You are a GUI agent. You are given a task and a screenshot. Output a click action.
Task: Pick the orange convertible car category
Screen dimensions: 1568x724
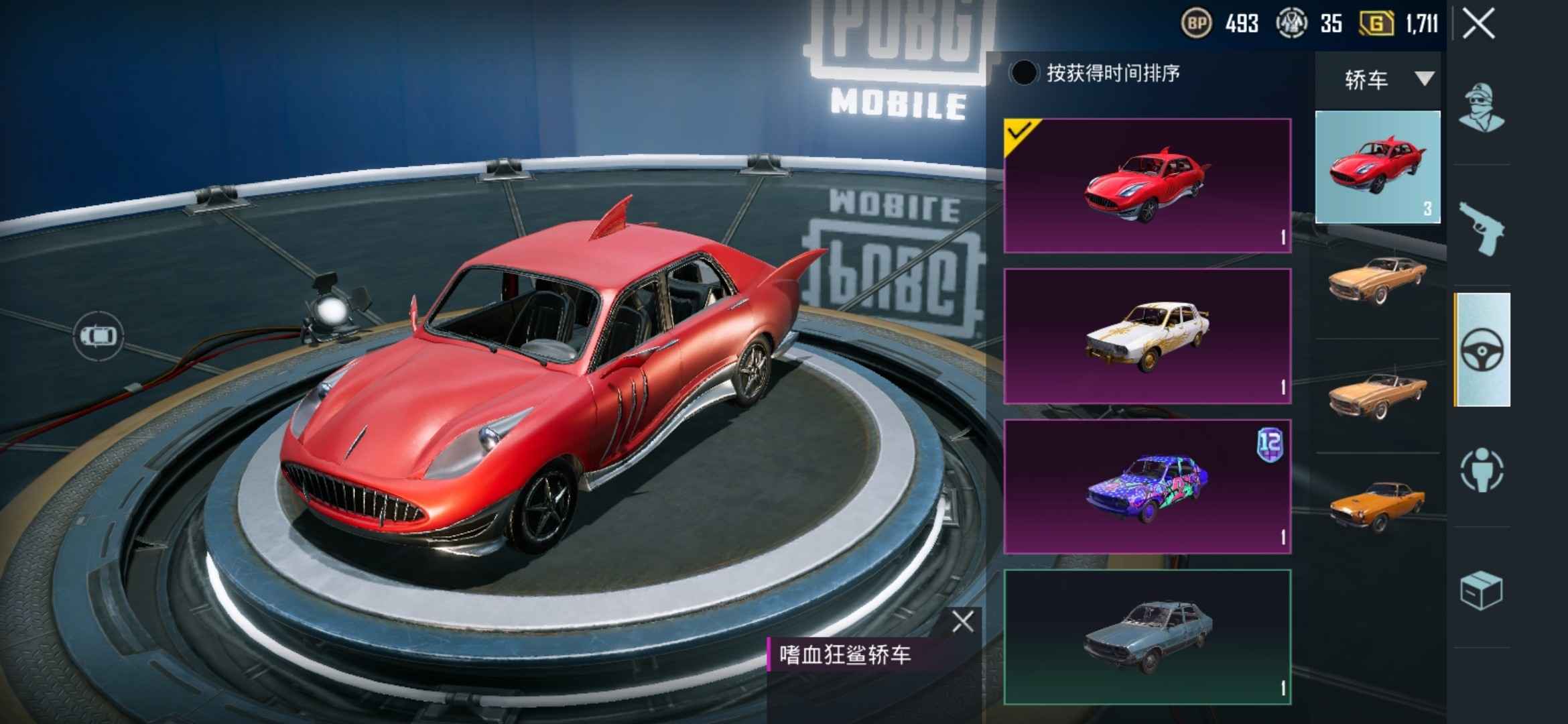(1378, 396)
